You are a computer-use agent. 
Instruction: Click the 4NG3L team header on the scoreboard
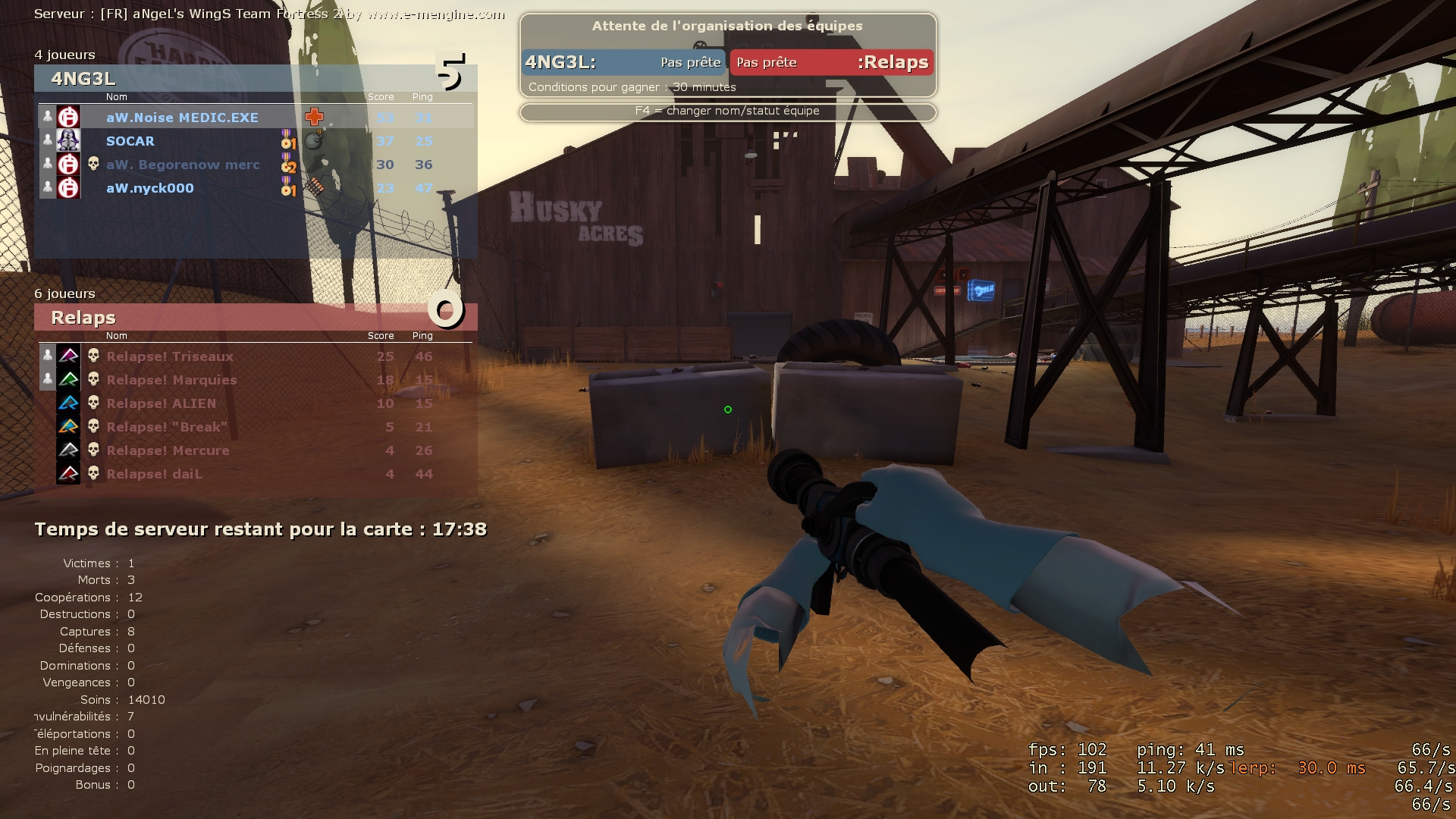[83, 78]
